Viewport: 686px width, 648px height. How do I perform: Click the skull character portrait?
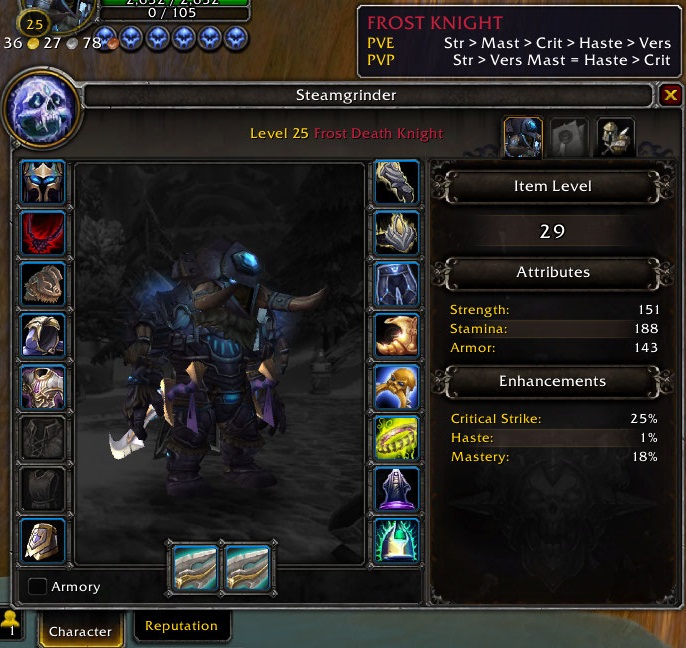point(42,109)
